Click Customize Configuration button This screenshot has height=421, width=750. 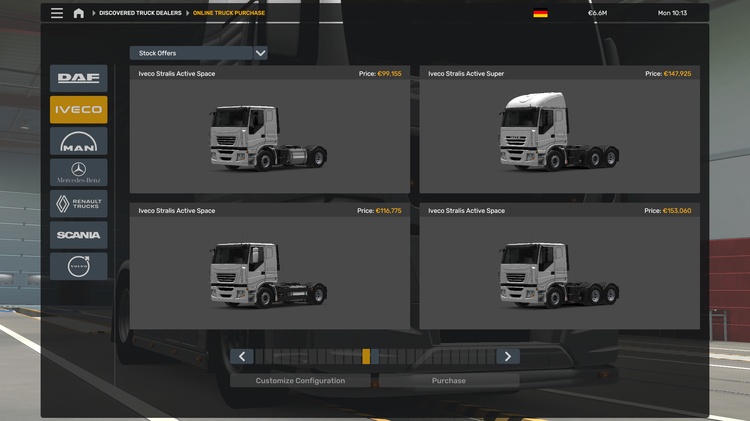pos(300,381)
